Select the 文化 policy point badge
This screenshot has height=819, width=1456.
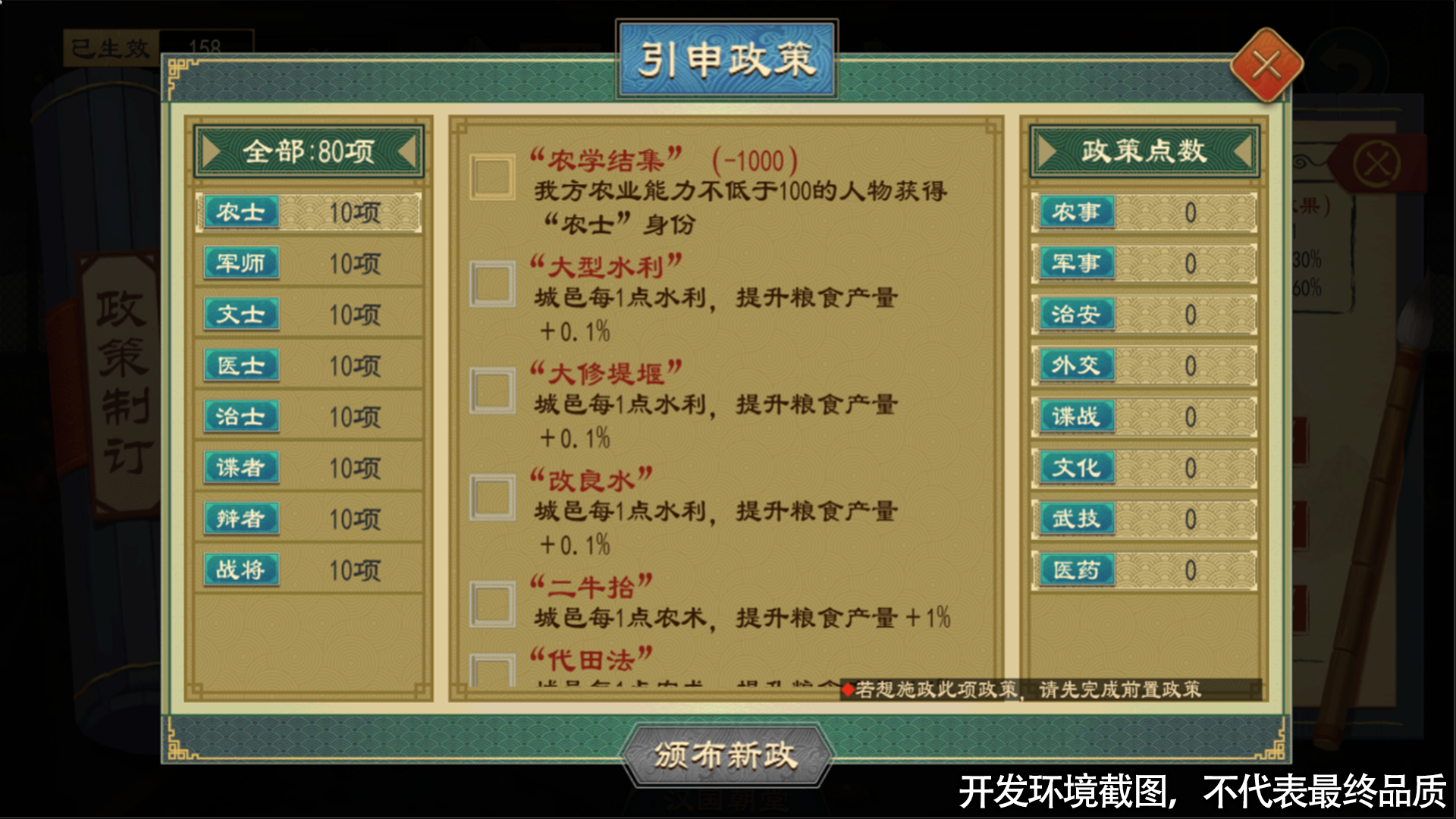click(x=1076, y=469)
